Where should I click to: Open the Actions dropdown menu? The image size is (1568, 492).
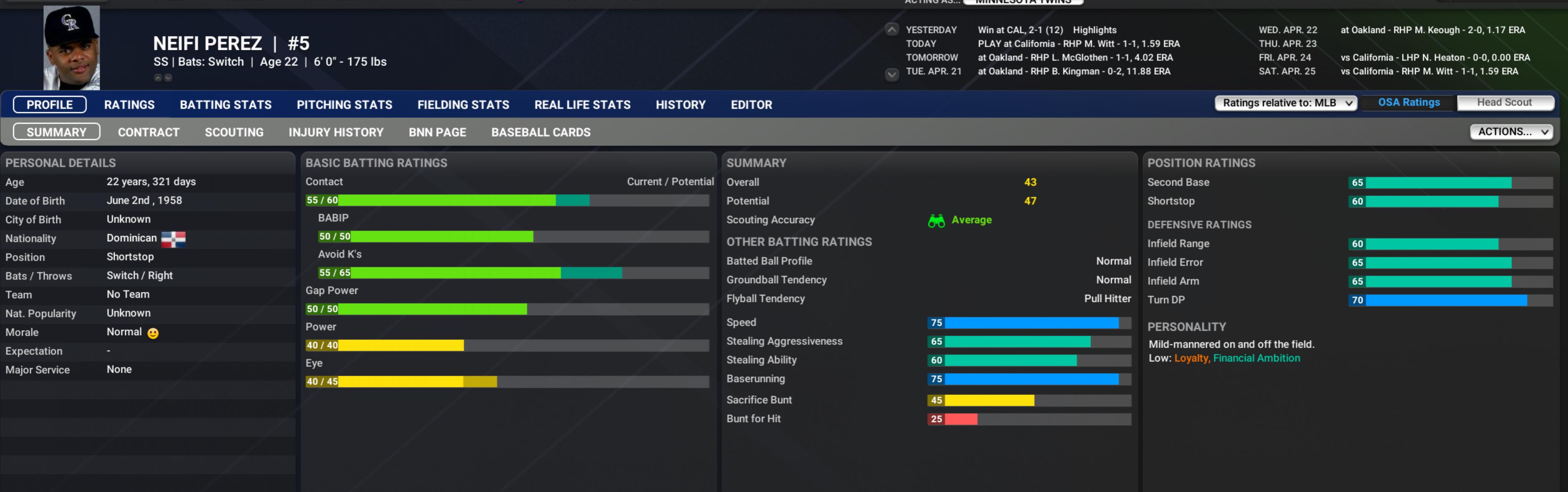tap(1511, 131)
